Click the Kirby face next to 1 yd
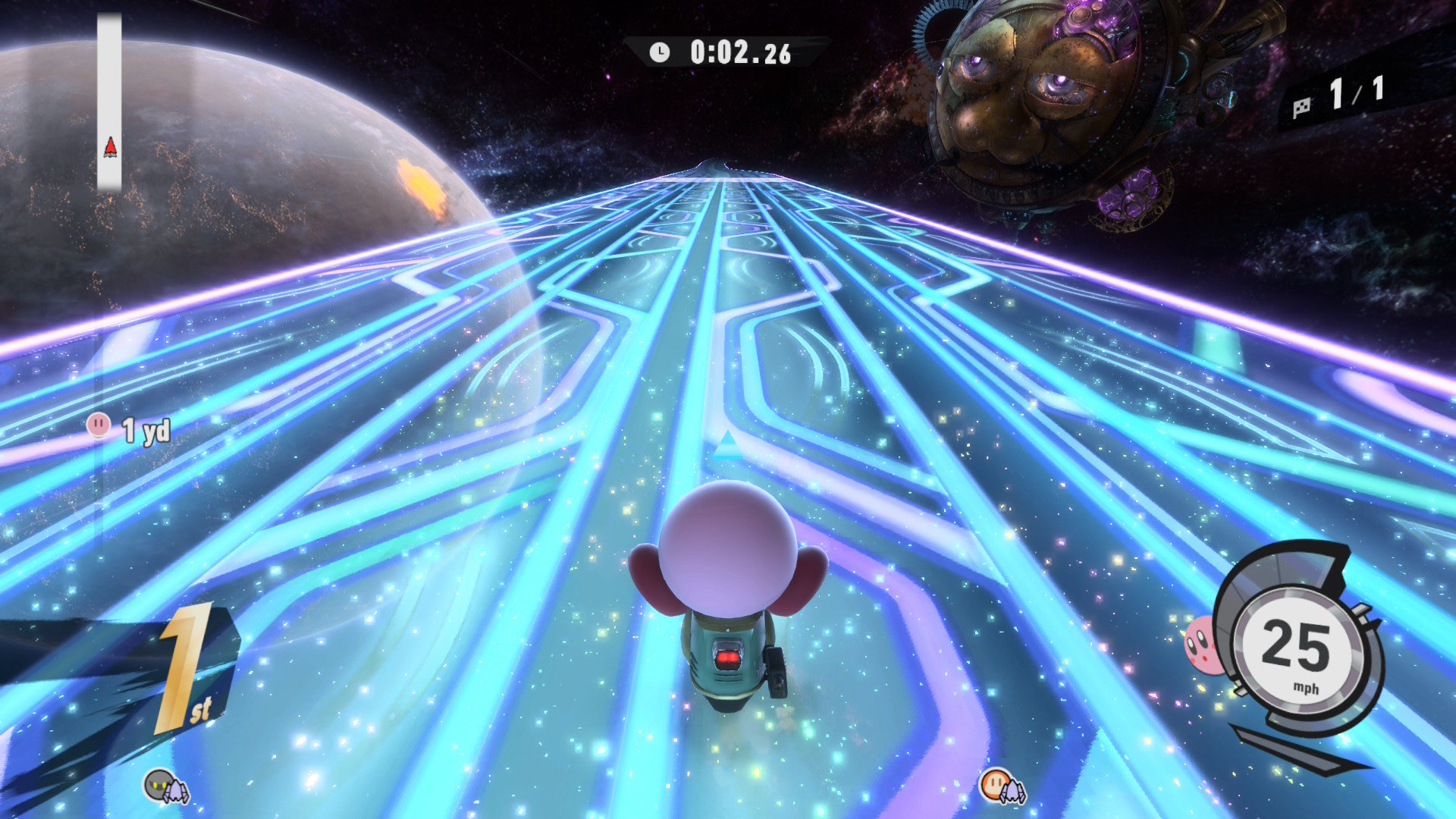 click(99, 425)
